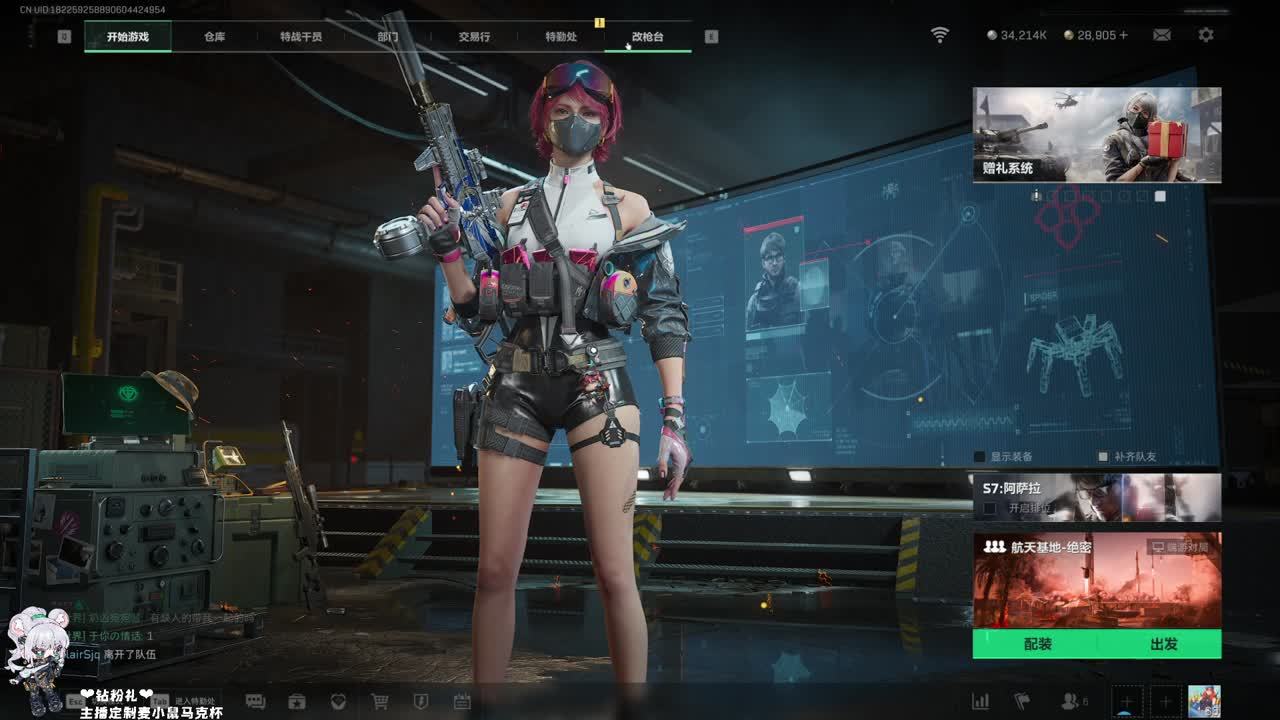Select the 开始游戏 (Start Game) tab
This screenshot has width=1280, height=720.
(128, 37)
